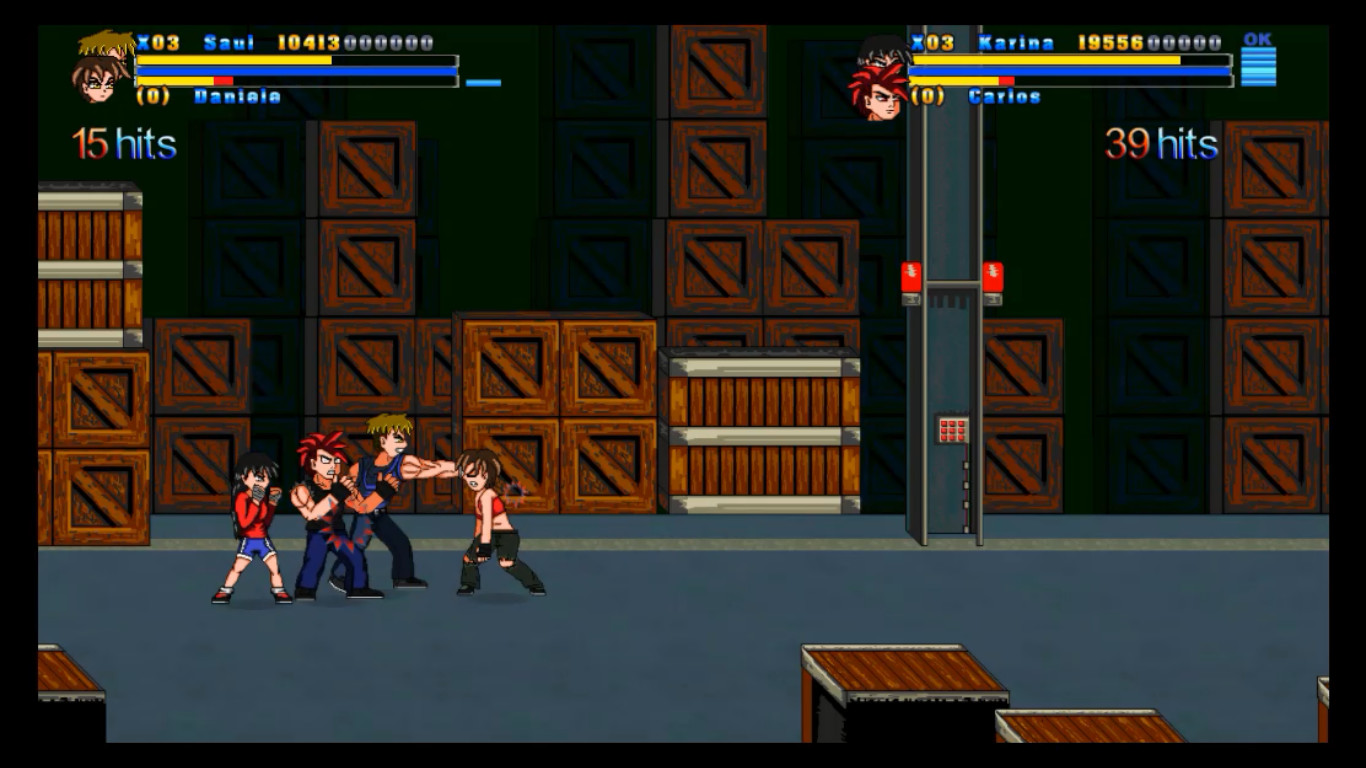Click the red elevator keypad panel
1366x768 pixels.
click(x=953, y=430)
